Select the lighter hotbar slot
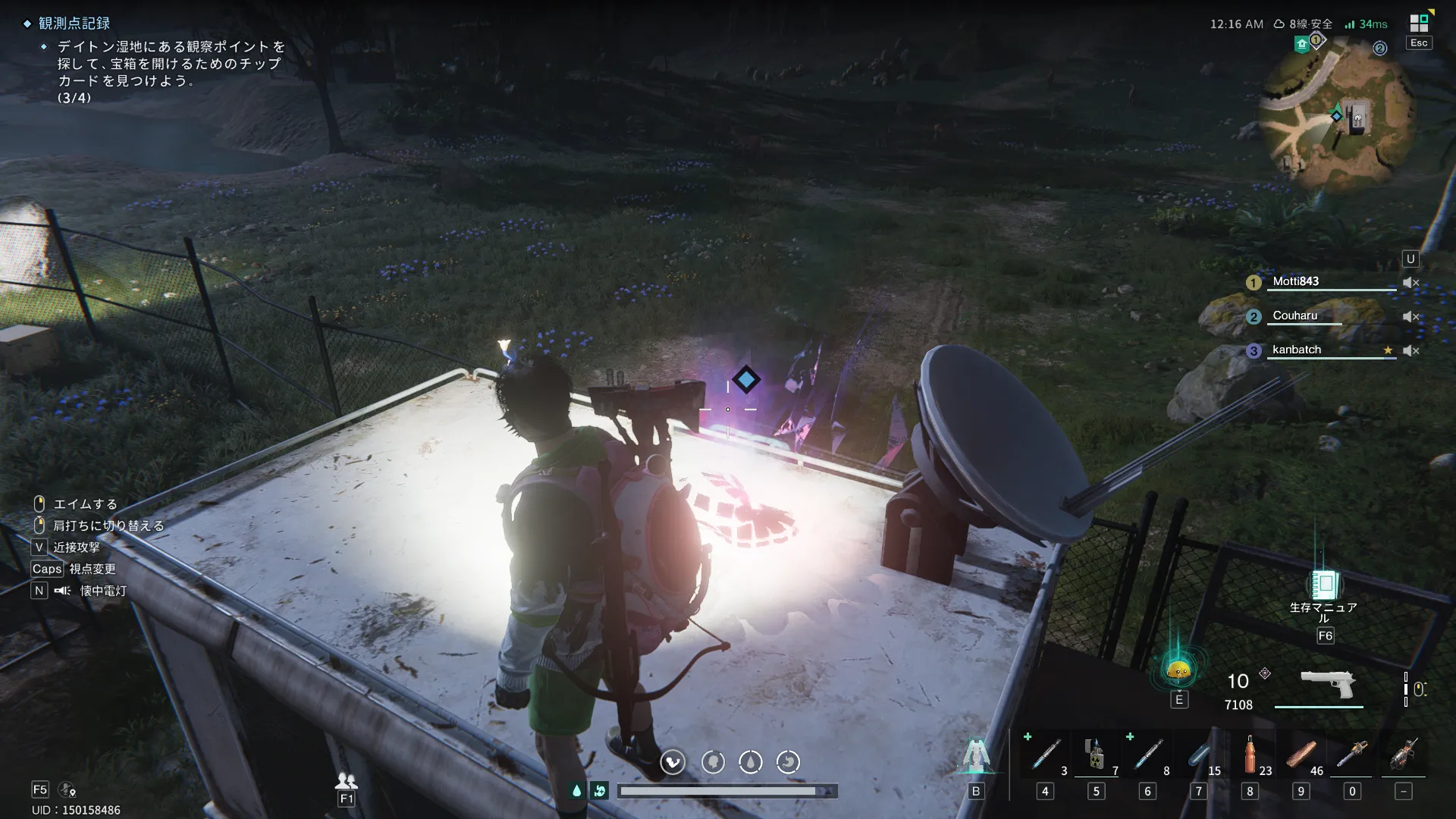The image size is (1456, 819). [1095, 755]
